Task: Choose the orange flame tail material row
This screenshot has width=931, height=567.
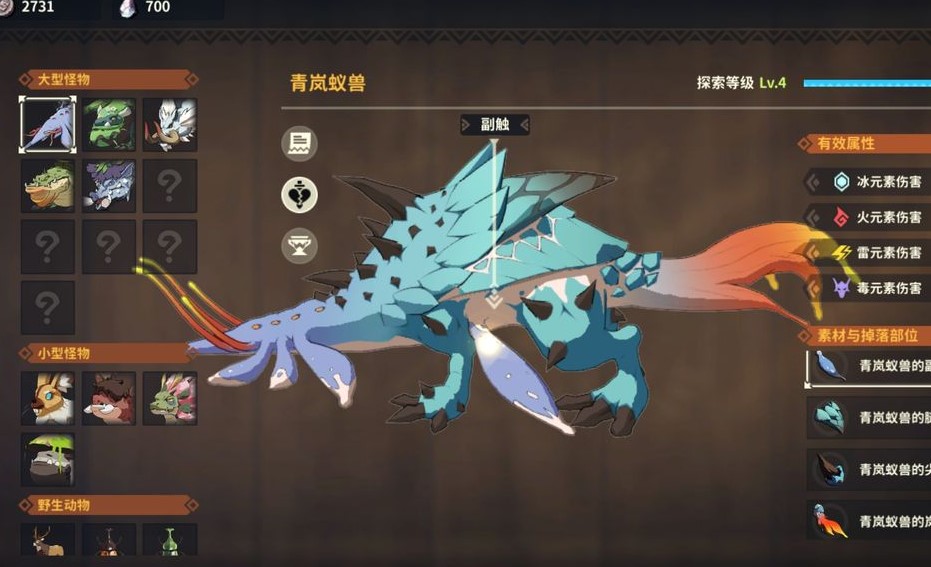Action: tap(870, 521)
